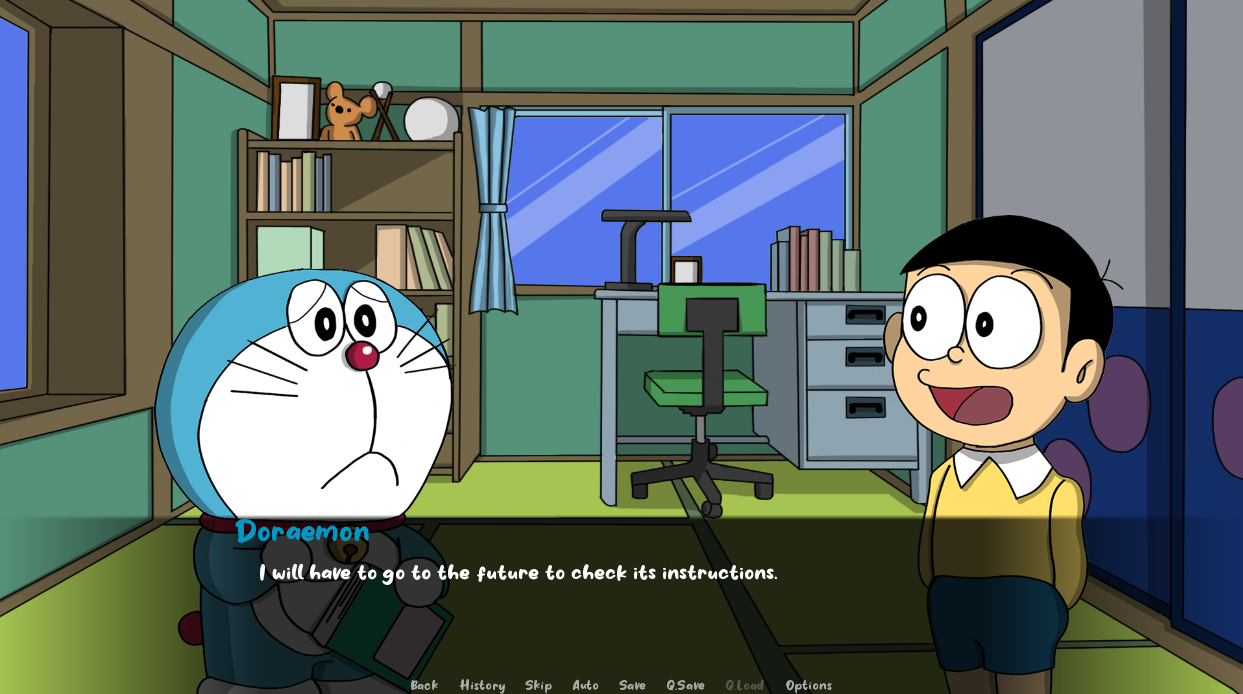This screenshot has height=694, width=1243.
Task: Go back one dialogue line
Action: 424,685
